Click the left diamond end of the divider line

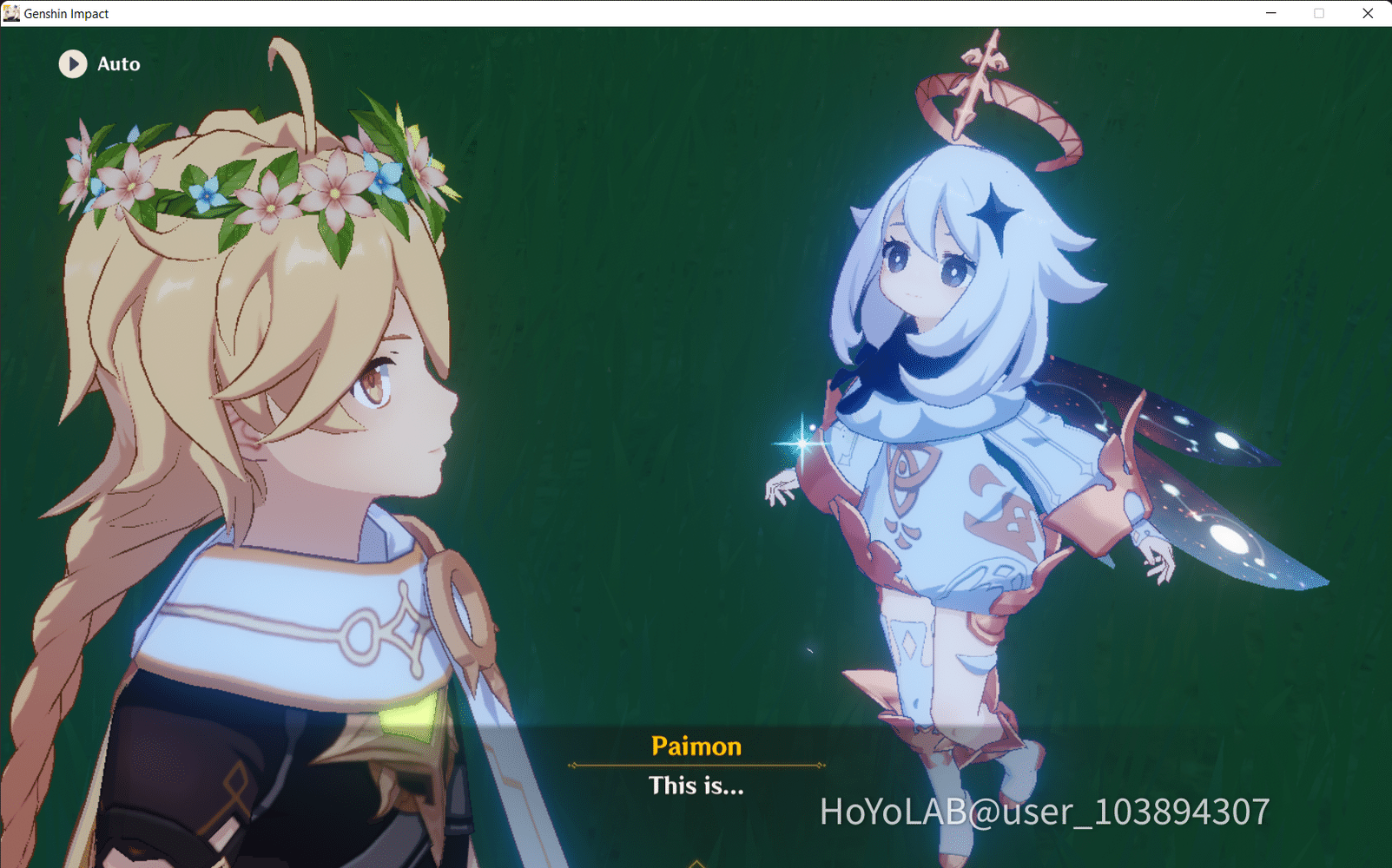pyautogui.click(x=572, y=764)
